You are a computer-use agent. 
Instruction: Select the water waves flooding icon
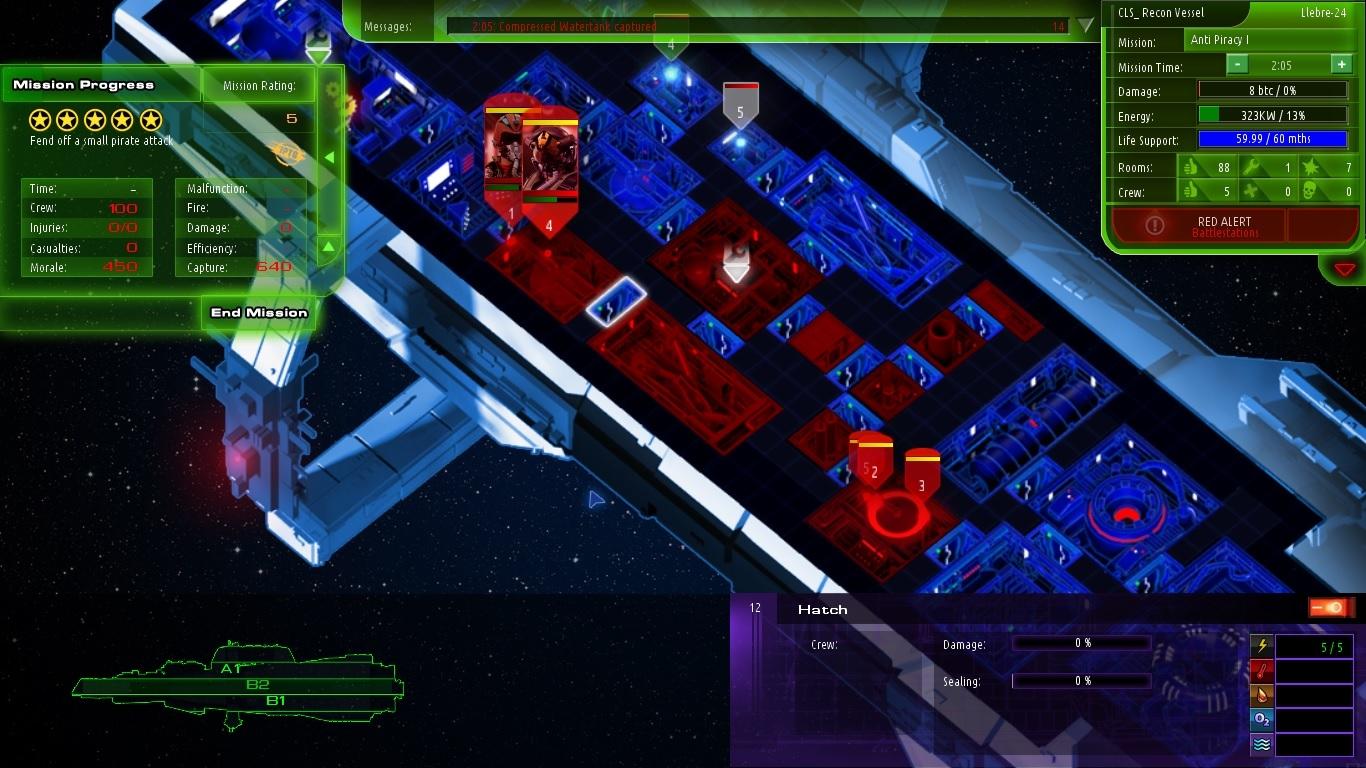pos(1262,744)
